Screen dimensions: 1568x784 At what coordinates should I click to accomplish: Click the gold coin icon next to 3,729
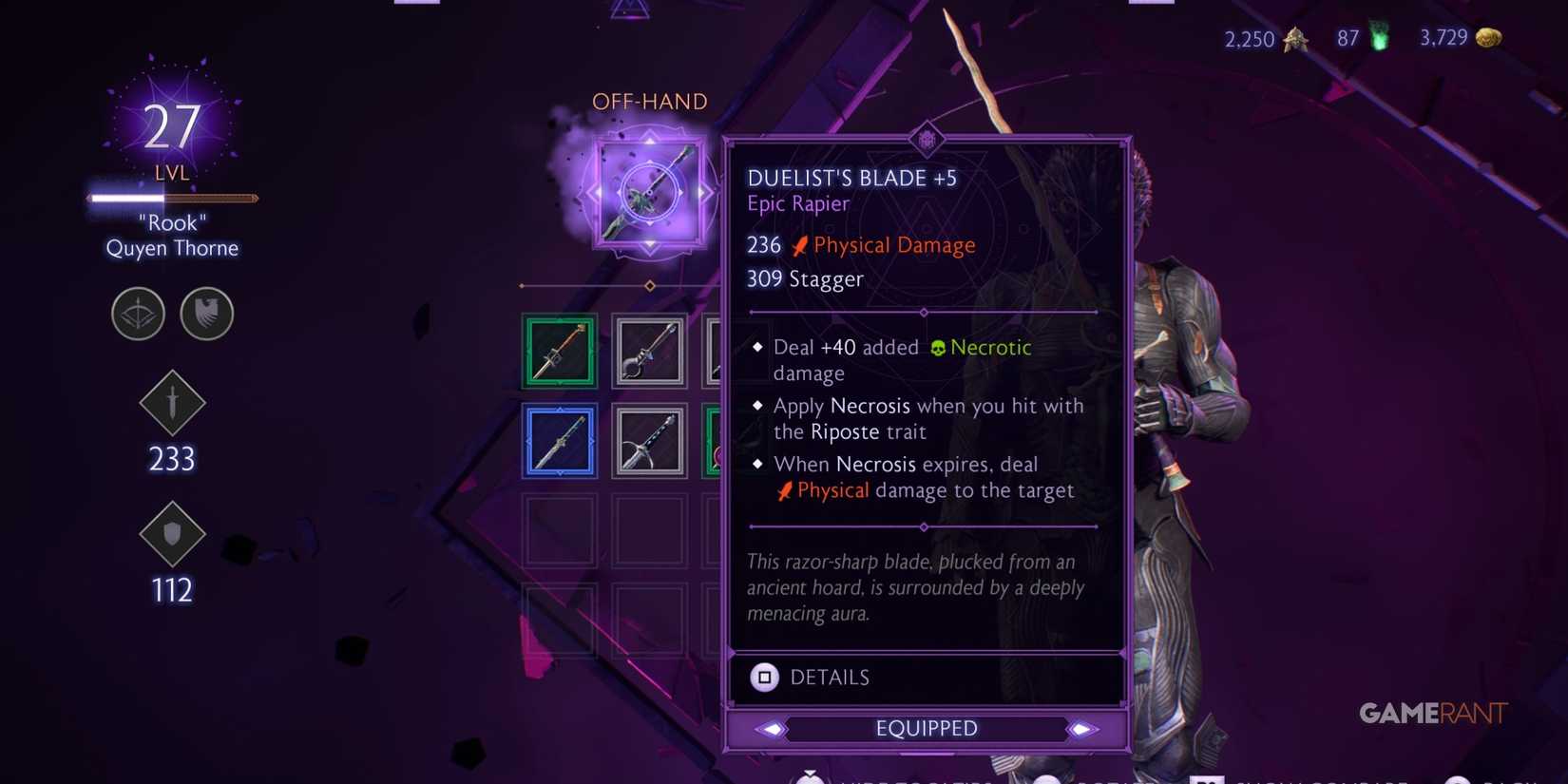click(x=1487, y=38)
